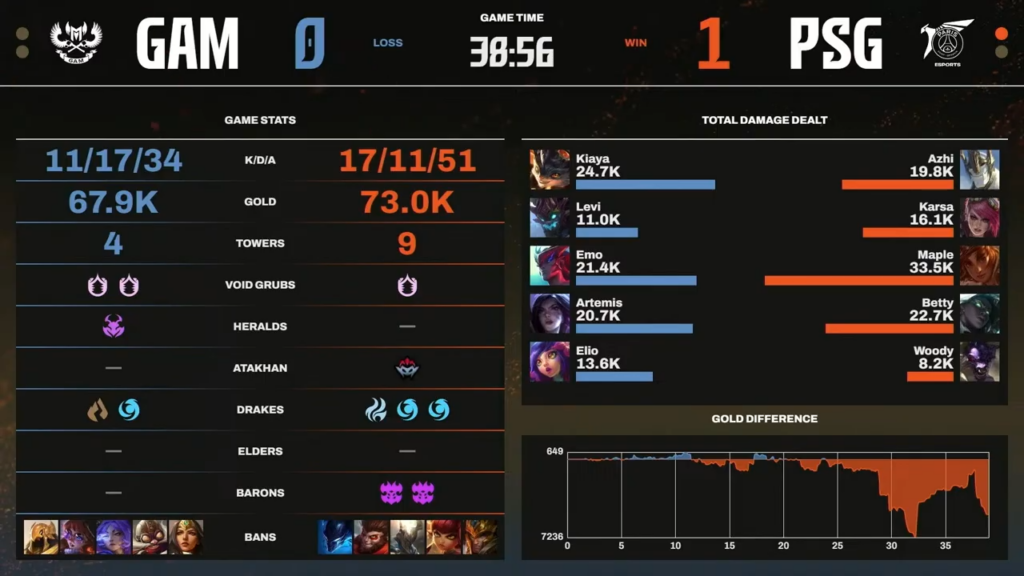Select Betty's champion portrait
1024x576 pixels.
[x=979, y=313]
